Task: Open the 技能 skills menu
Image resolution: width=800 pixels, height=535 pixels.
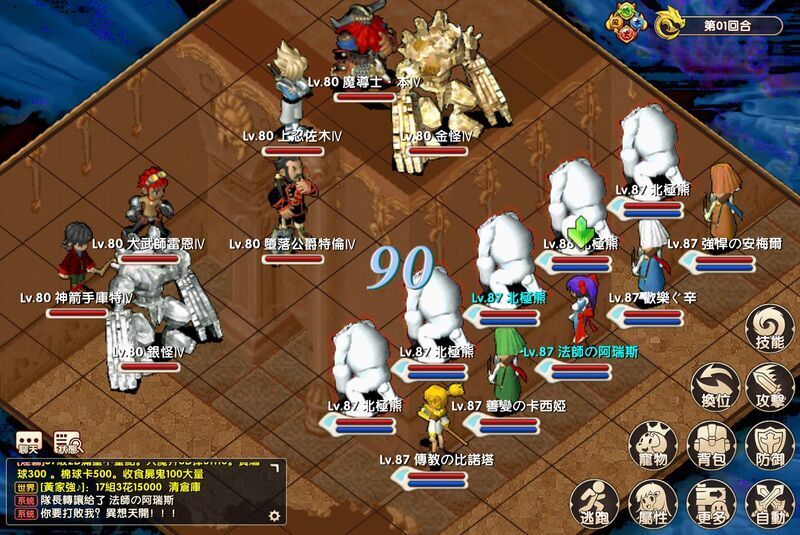Action: point(769,329)
